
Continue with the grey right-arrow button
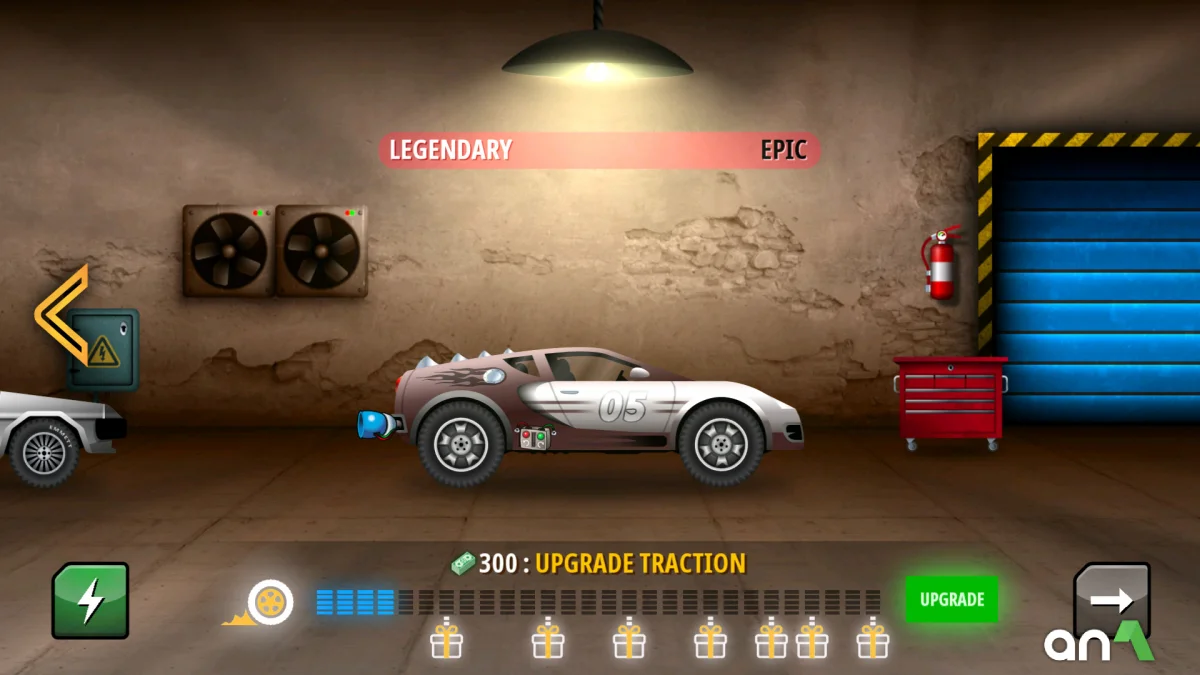pos(1111,599)
